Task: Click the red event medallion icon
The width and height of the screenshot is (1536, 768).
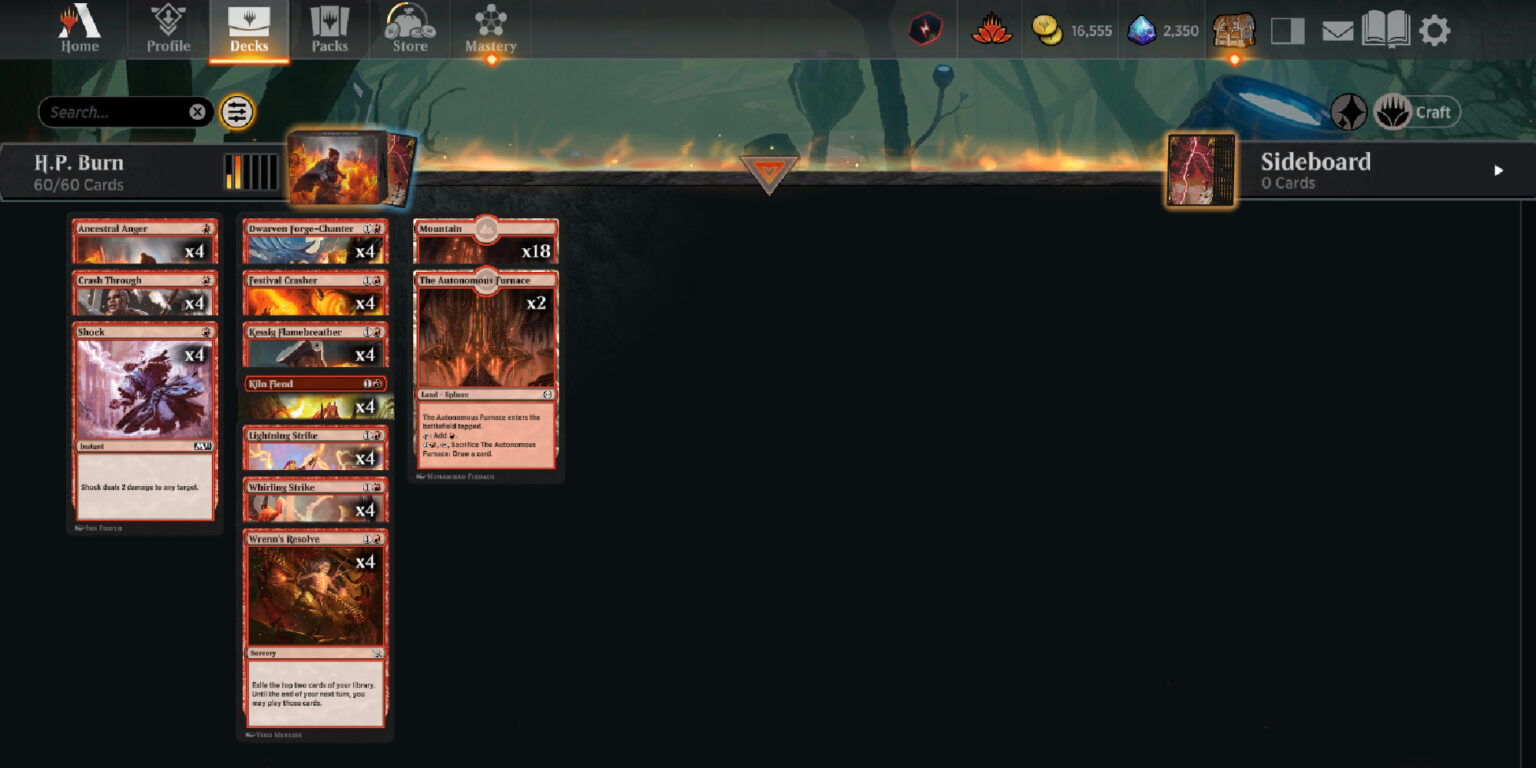Action: [x=925, y=29]
